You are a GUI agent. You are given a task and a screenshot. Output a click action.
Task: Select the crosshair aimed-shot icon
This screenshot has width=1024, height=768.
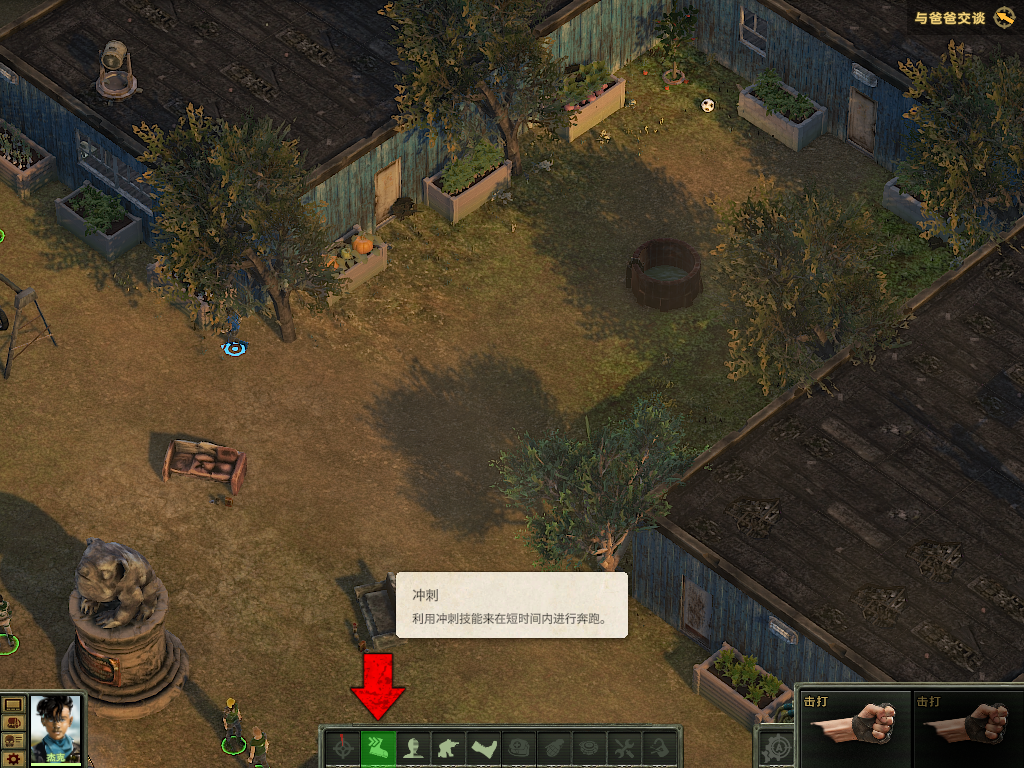342,748
